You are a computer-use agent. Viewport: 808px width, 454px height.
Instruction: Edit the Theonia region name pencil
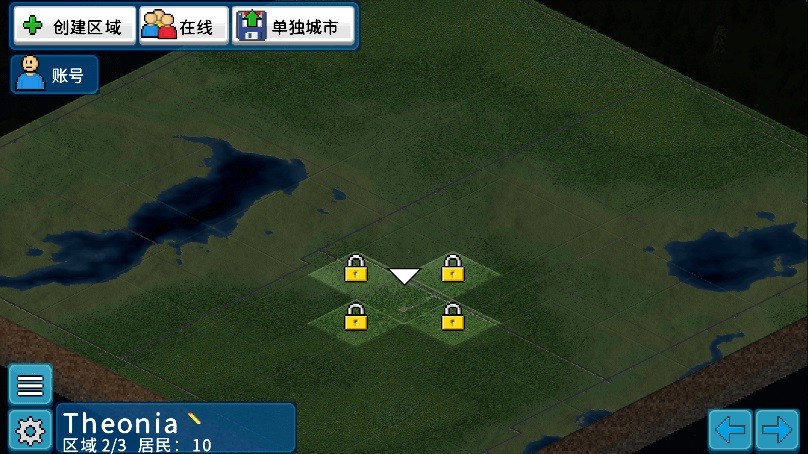[x=195, y=418]
